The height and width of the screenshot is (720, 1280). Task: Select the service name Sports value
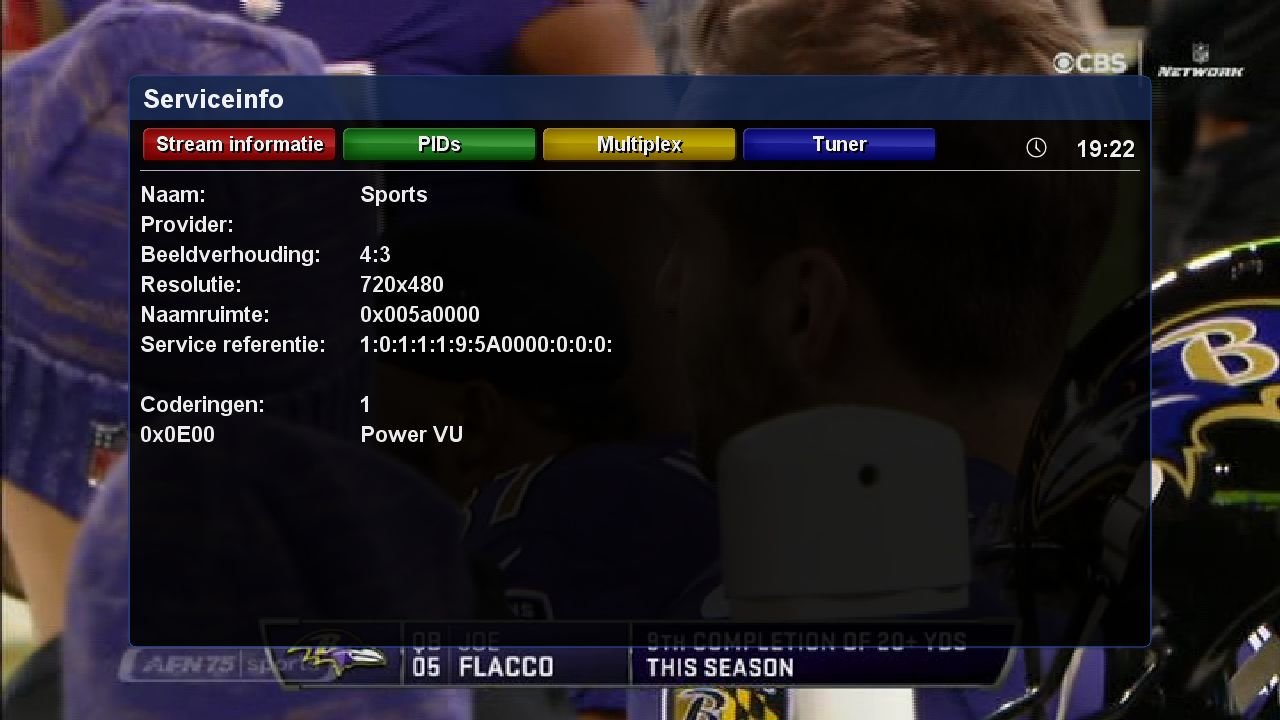(x=394, y=194)
